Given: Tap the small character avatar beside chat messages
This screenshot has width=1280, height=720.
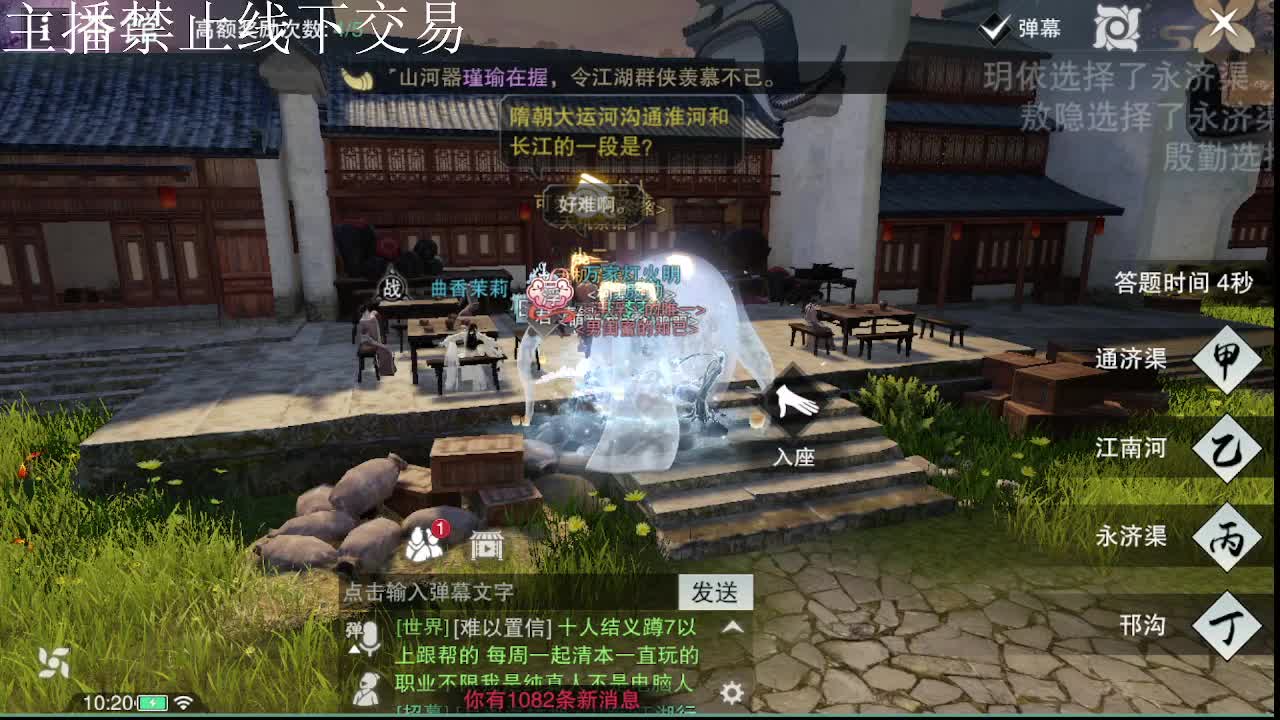Looking at the screenshot, I should [x=368, y=688].
